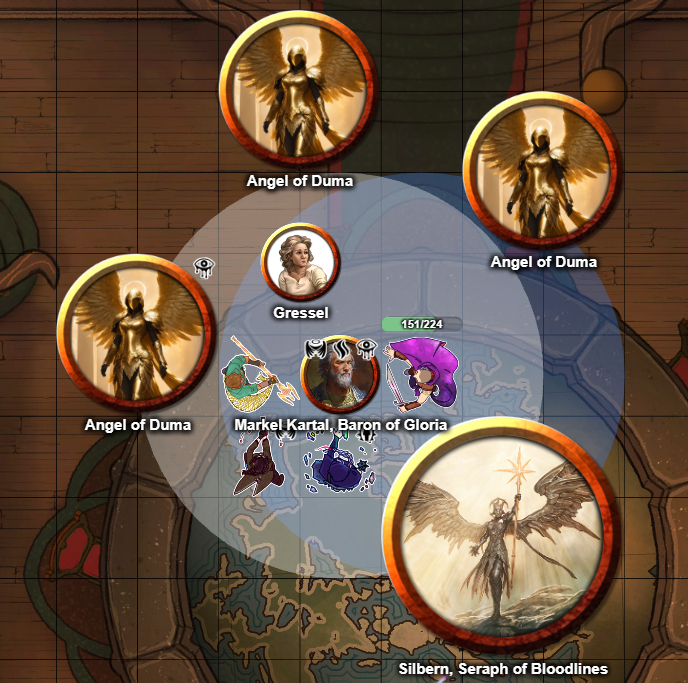The height and width of the screenshot is (683, 688).
Task: Select the trident-wielding merfolk token
Action: [x=255, y=377]
